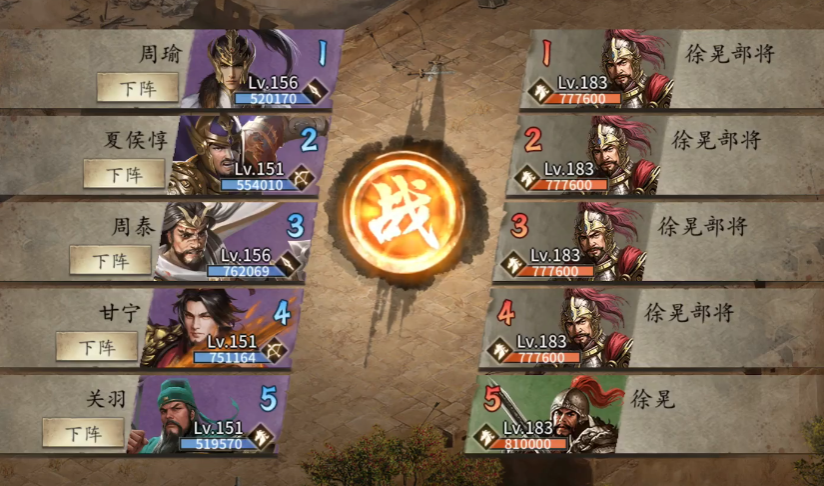View the first enemy 徐晃部将 portrait
Screen dimensions: 824x486
(632, 68)
